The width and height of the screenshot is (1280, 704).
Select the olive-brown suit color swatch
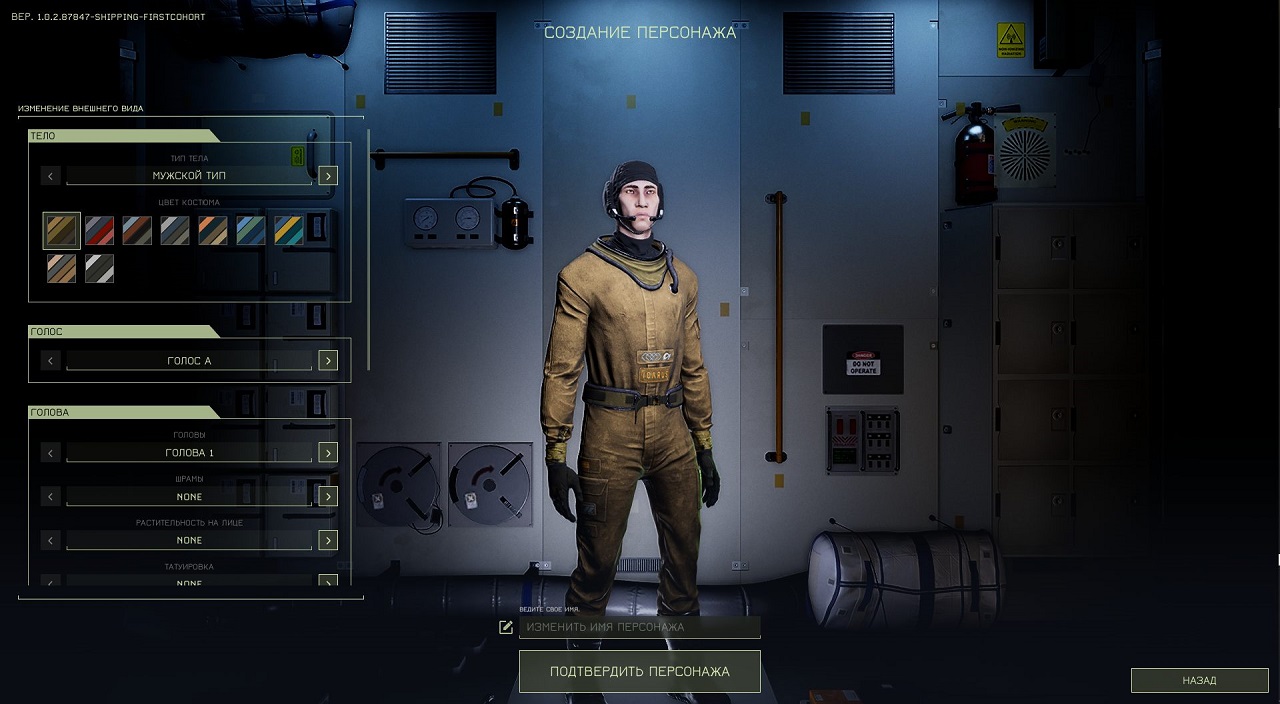(x=61, y=231)
